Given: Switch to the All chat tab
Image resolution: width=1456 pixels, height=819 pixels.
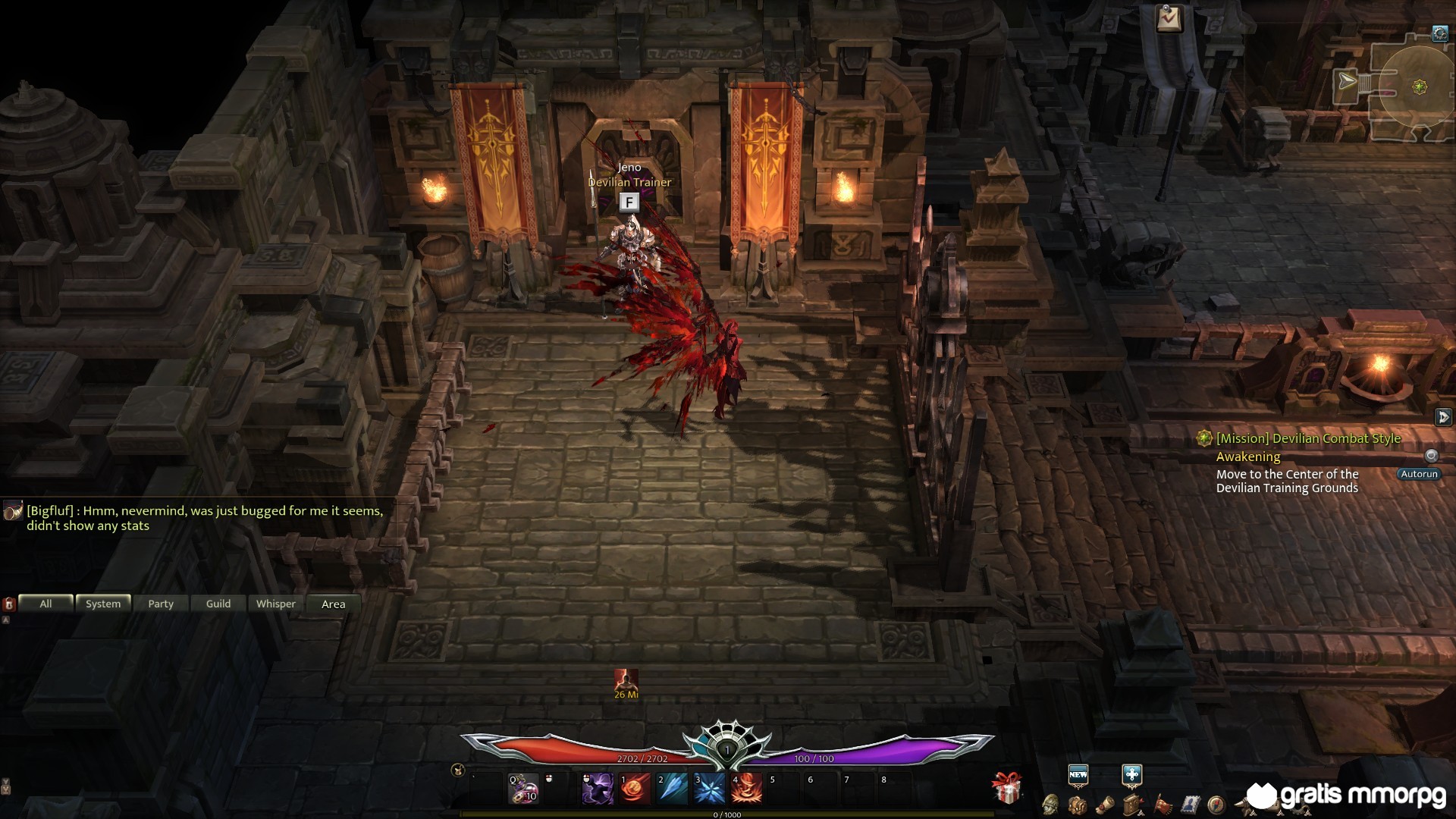Looking at the screenshot, I should click(x=45, y=604).
